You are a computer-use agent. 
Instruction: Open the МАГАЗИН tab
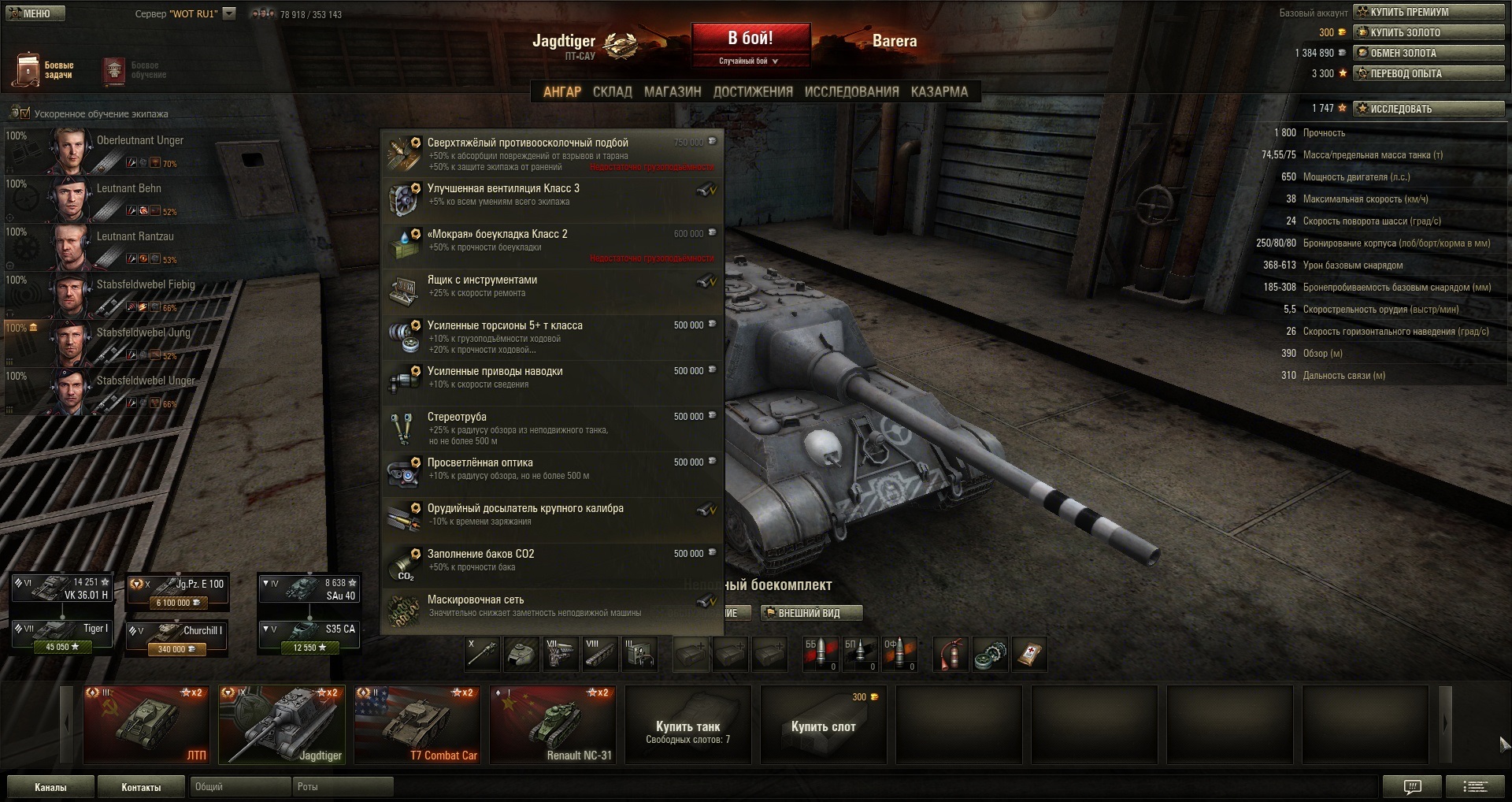[x=672, y=92]
